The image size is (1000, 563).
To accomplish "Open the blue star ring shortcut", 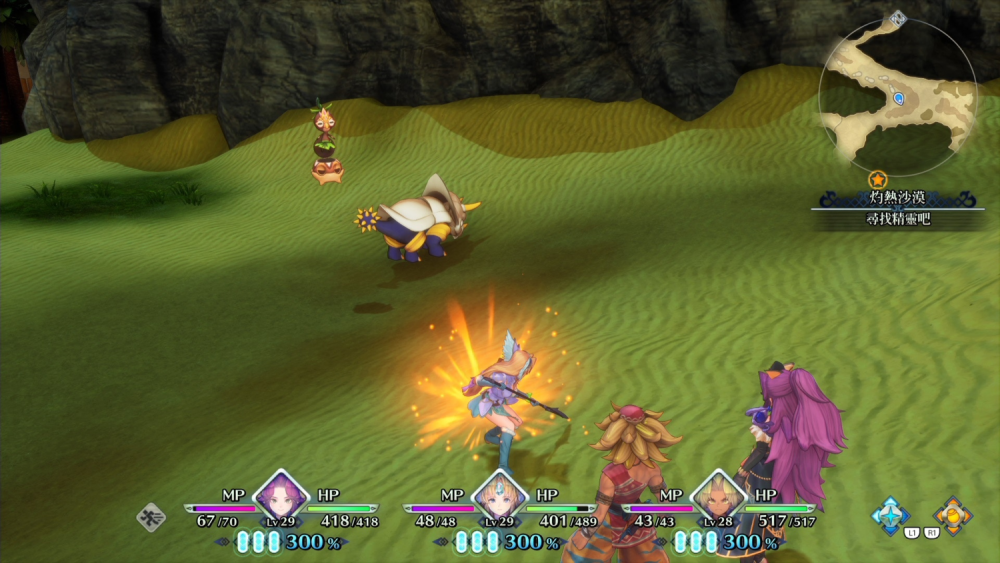I will pyautogui.click(x=890, y=515).
